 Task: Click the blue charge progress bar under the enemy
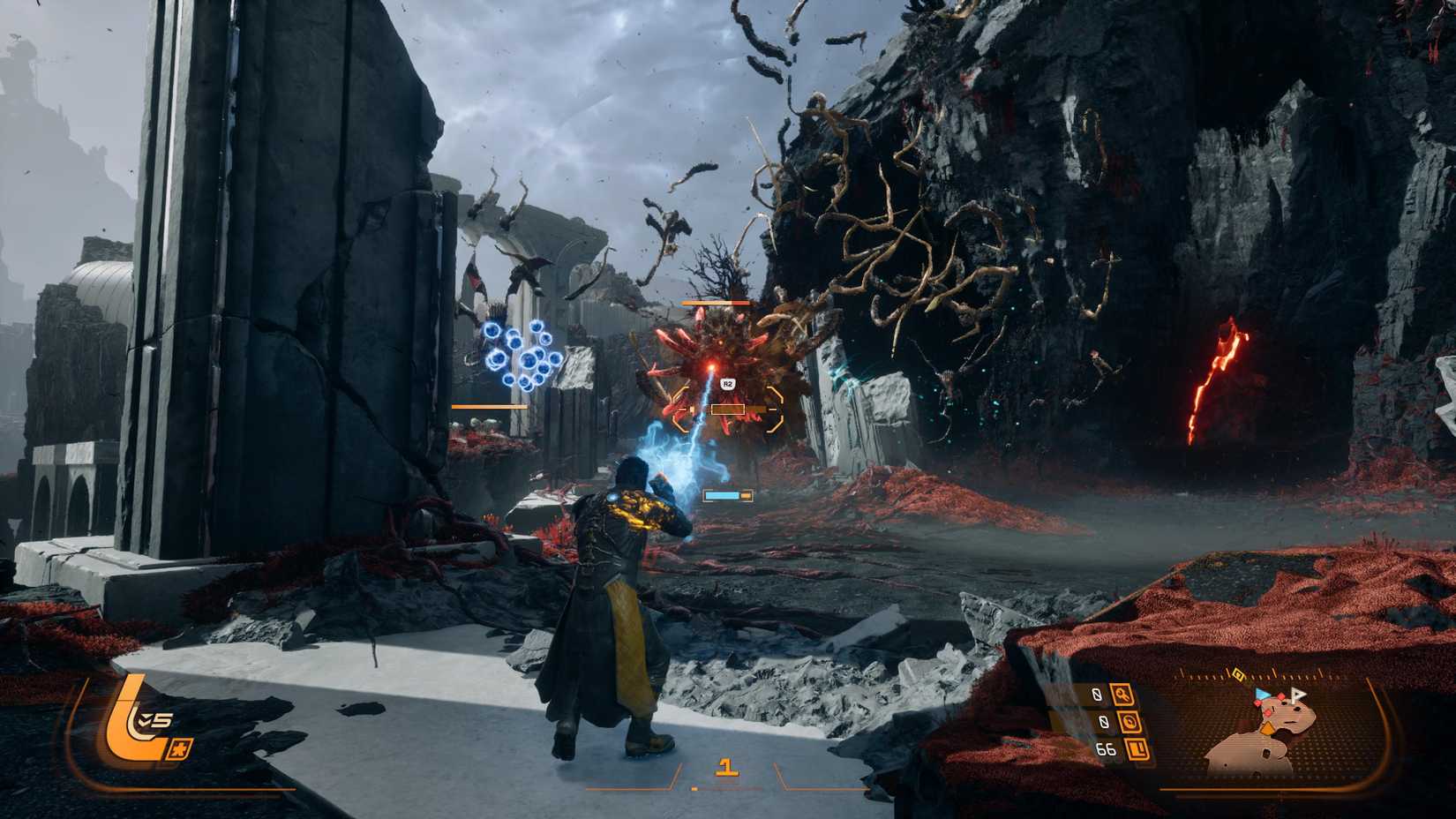click(724, 495)
